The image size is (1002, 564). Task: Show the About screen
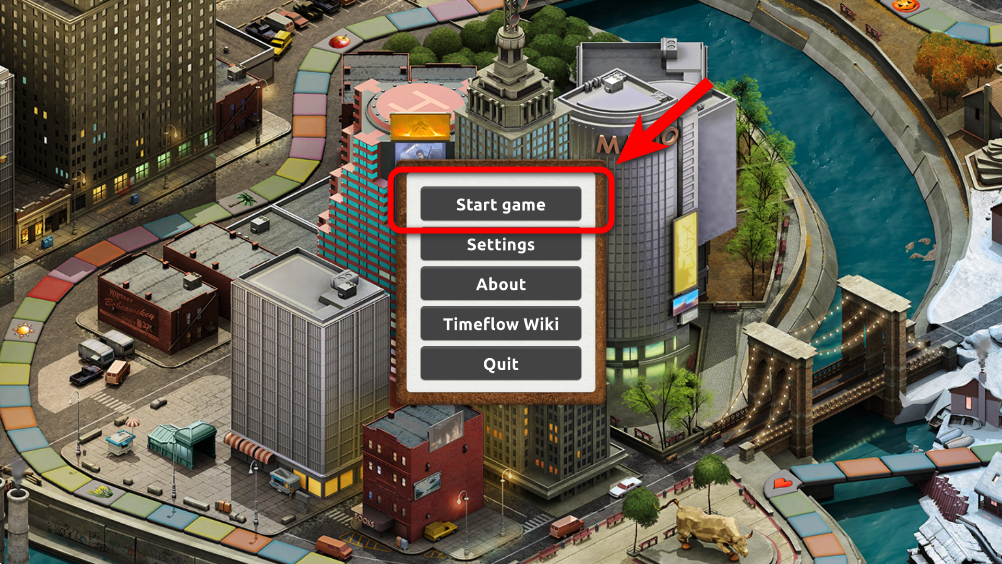(500, 284)
